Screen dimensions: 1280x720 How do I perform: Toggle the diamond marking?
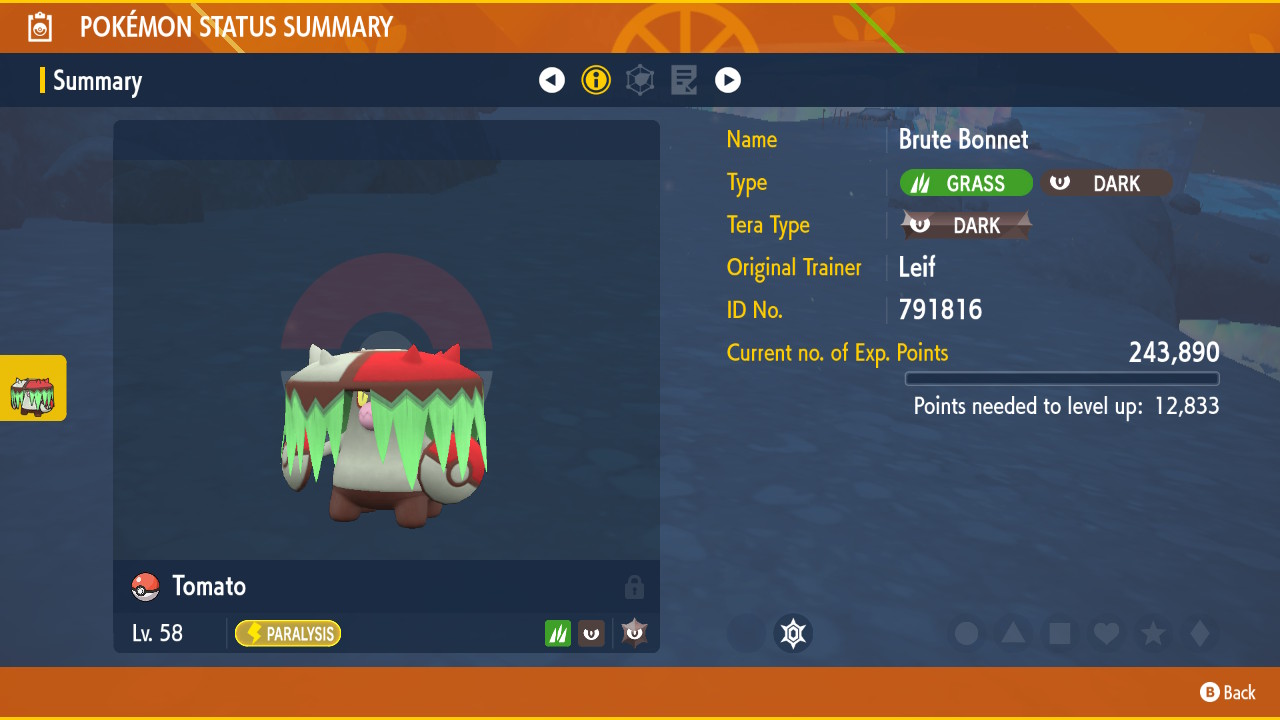1200,633
